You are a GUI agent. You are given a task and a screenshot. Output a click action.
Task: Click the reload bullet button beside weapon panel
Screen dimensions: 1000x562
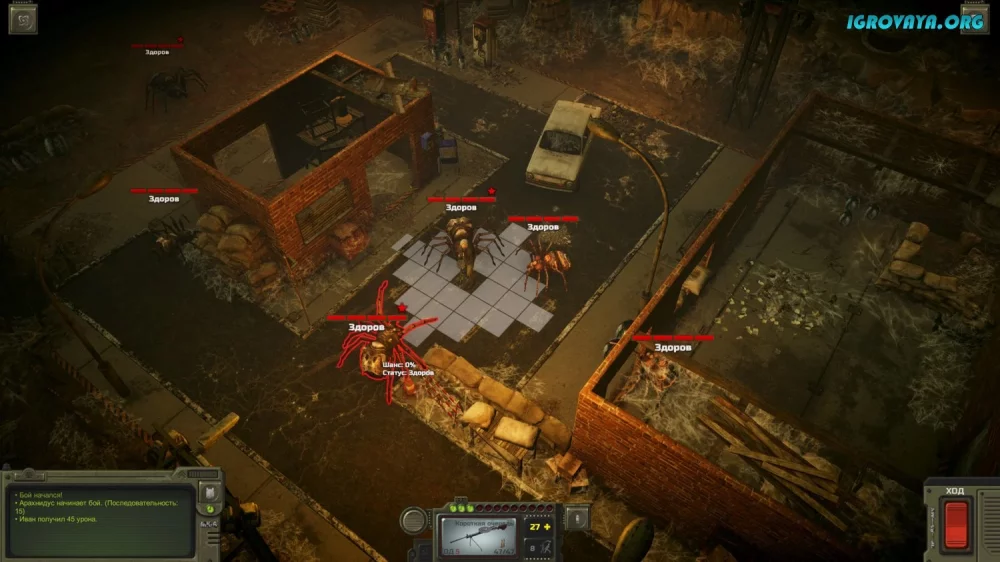(574, 518)
